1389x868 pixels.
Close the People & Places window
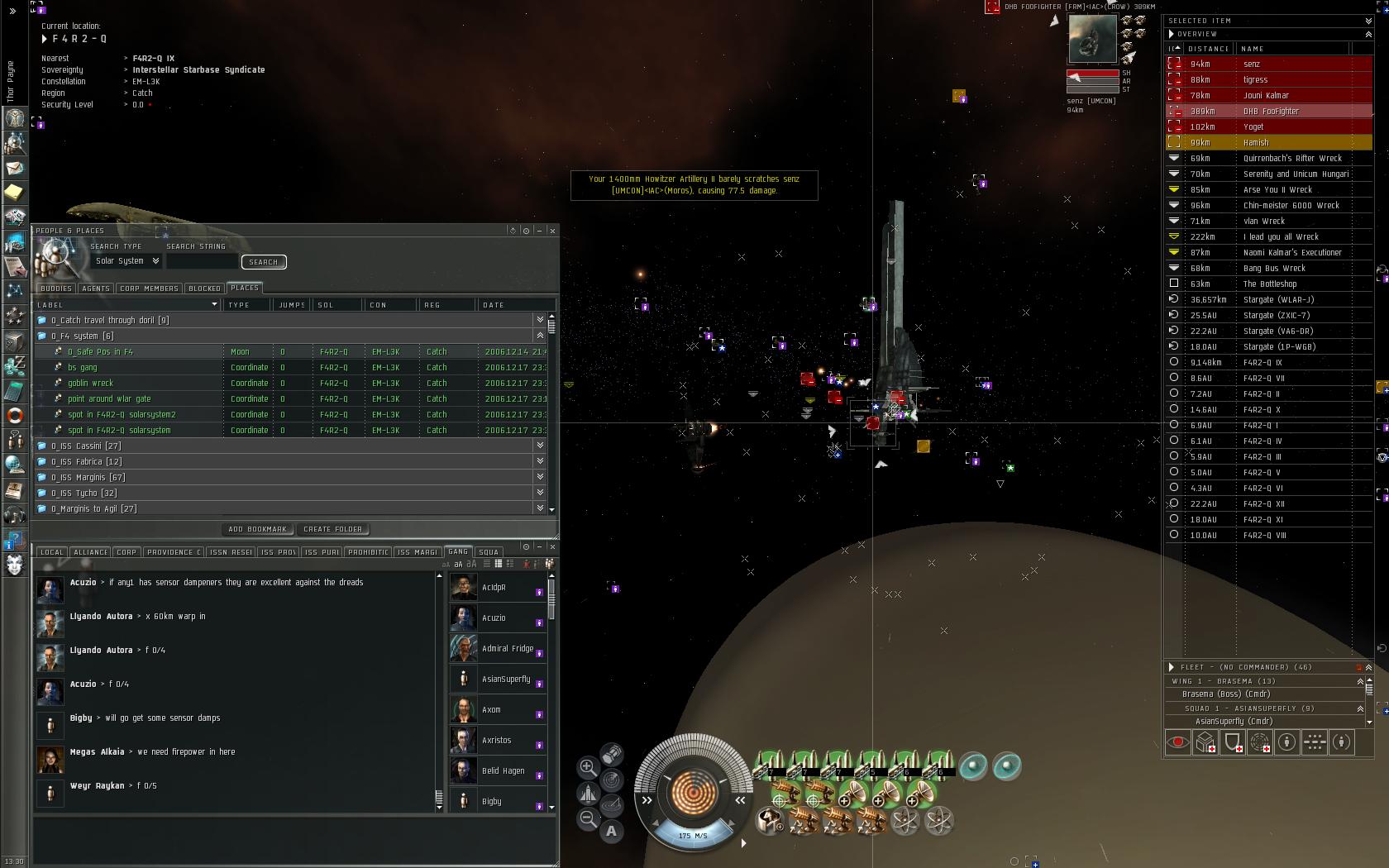[x=552, y=231]
